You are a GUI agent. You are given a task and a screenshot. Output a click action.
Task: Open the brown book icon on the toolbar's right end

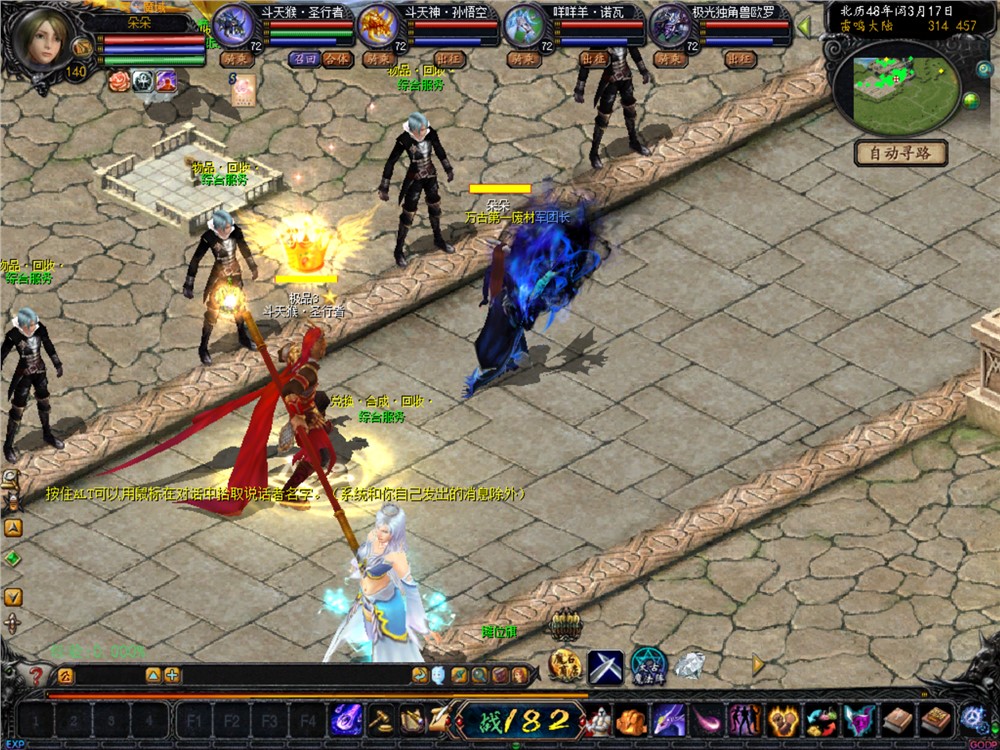click(x=935, y=718)
